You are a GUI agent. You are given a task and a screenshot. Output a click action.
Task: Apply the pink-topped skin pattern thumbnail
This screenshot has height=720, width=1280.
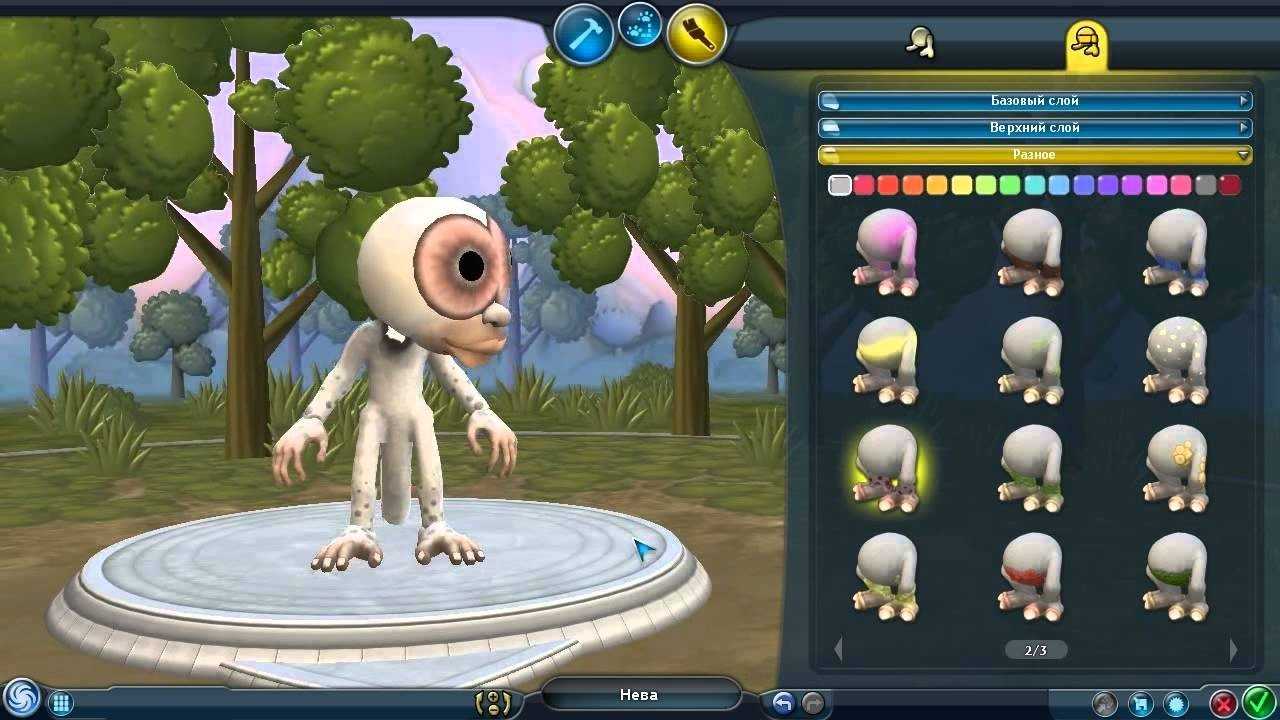886,251
